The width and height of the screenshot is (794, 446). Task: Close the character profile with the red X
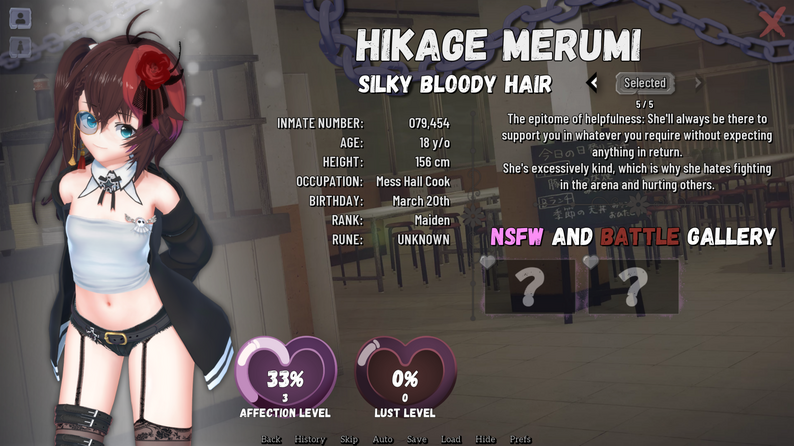[772, 22]
